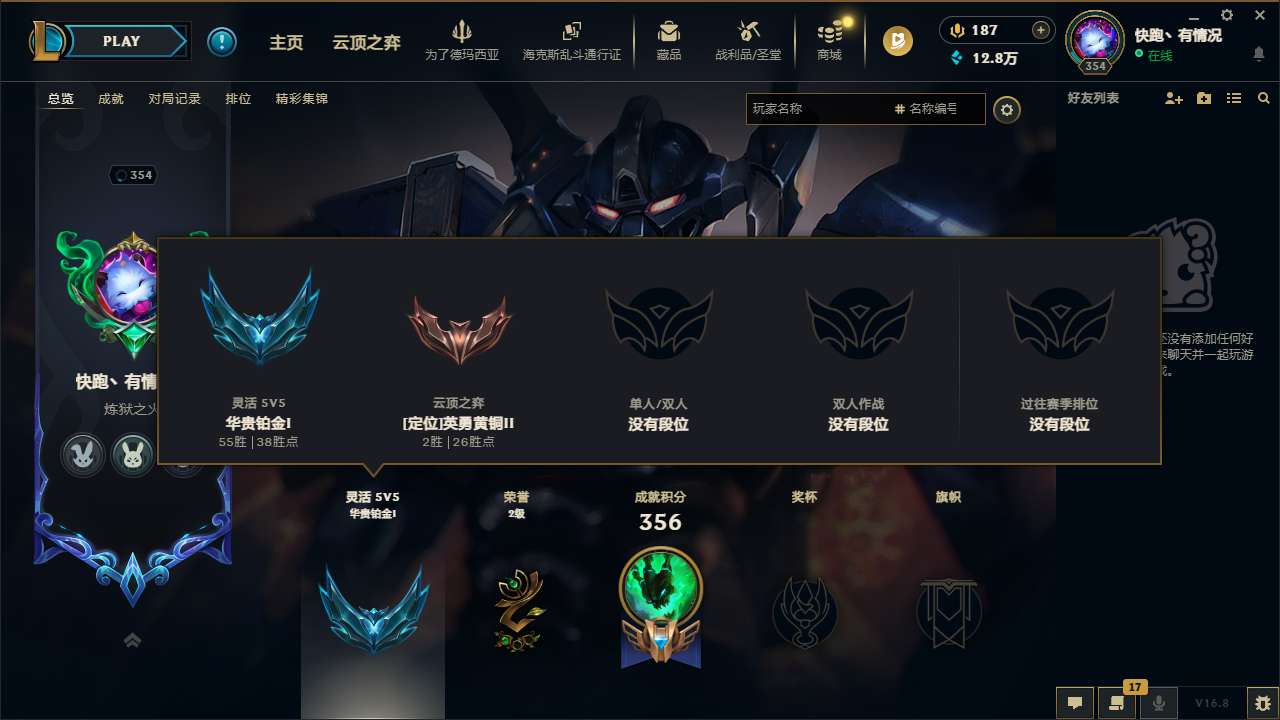This screenshot has height=720, width=1280.
Task: Open the add friend icon
Action: (1172, 98)
